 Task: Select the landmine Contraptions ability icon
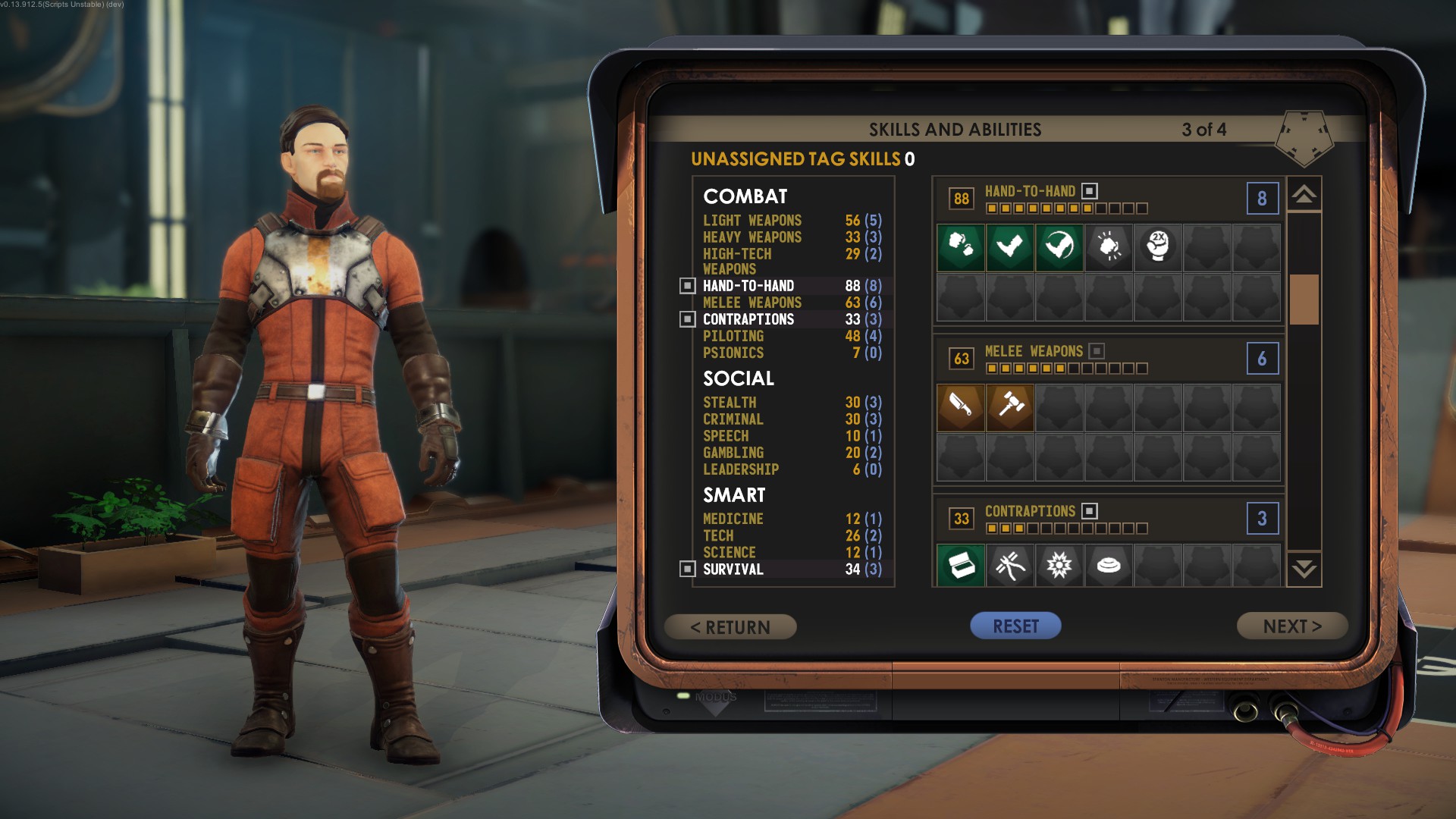click(x=1108, y=565)
